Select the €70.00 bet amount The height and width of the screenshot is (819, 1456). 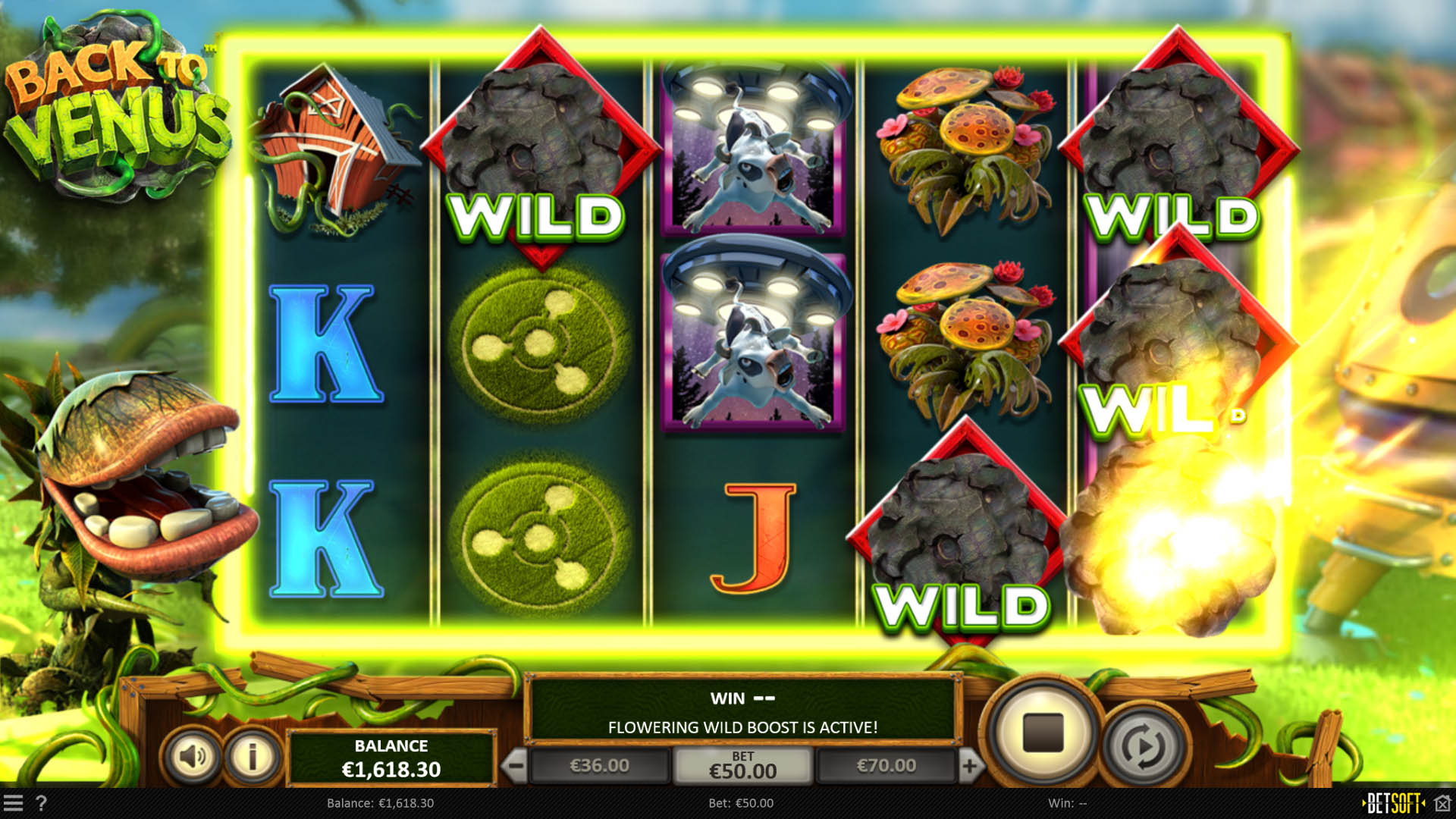tap(886, 765)
